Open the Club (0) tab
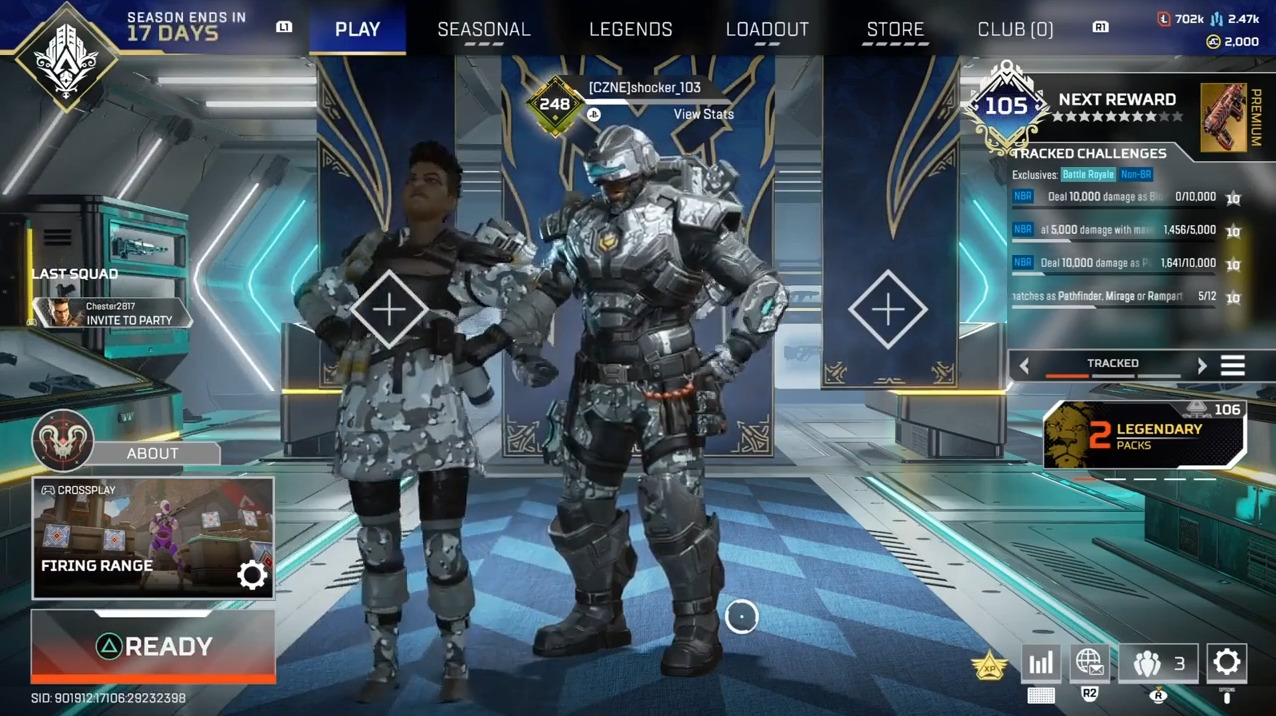 tap(1015, 29)
